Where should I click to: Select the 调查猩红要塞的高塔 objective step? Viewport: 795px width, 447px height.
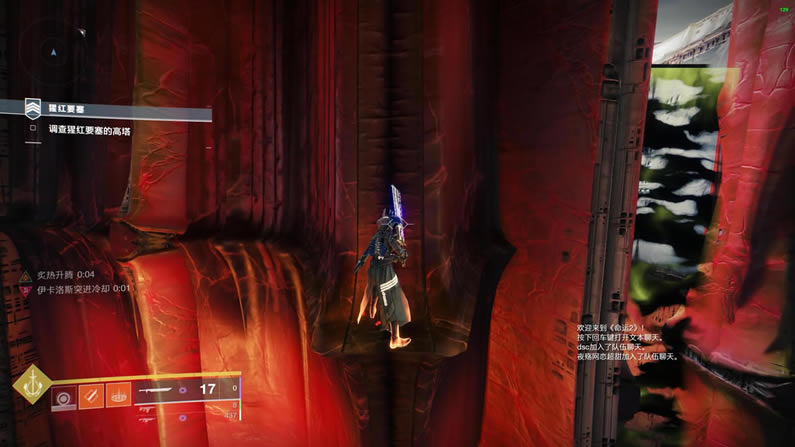click(89, 130)
